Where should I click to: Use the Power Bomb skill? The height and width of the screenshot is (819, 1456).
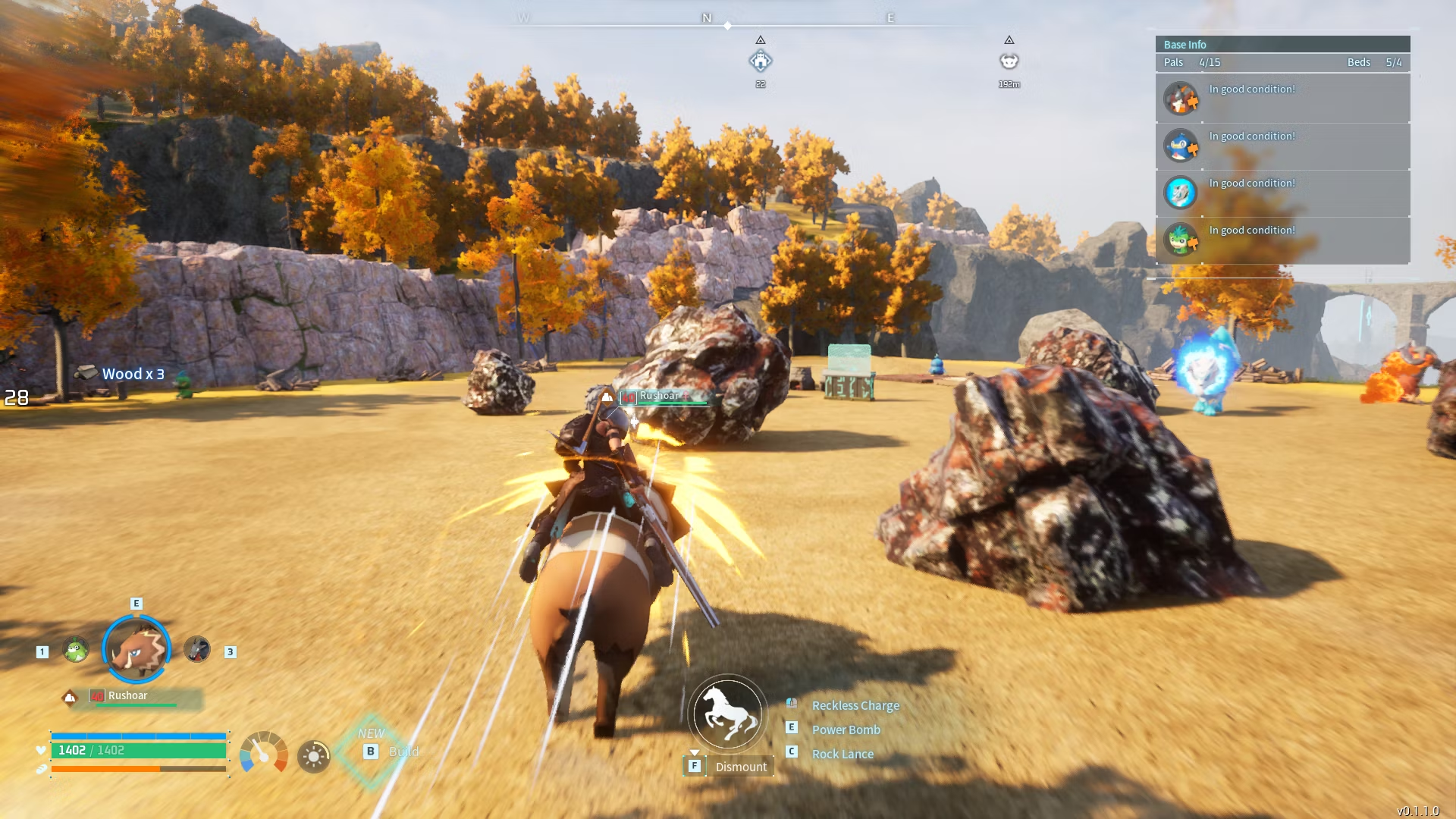[x=846, y=730]
